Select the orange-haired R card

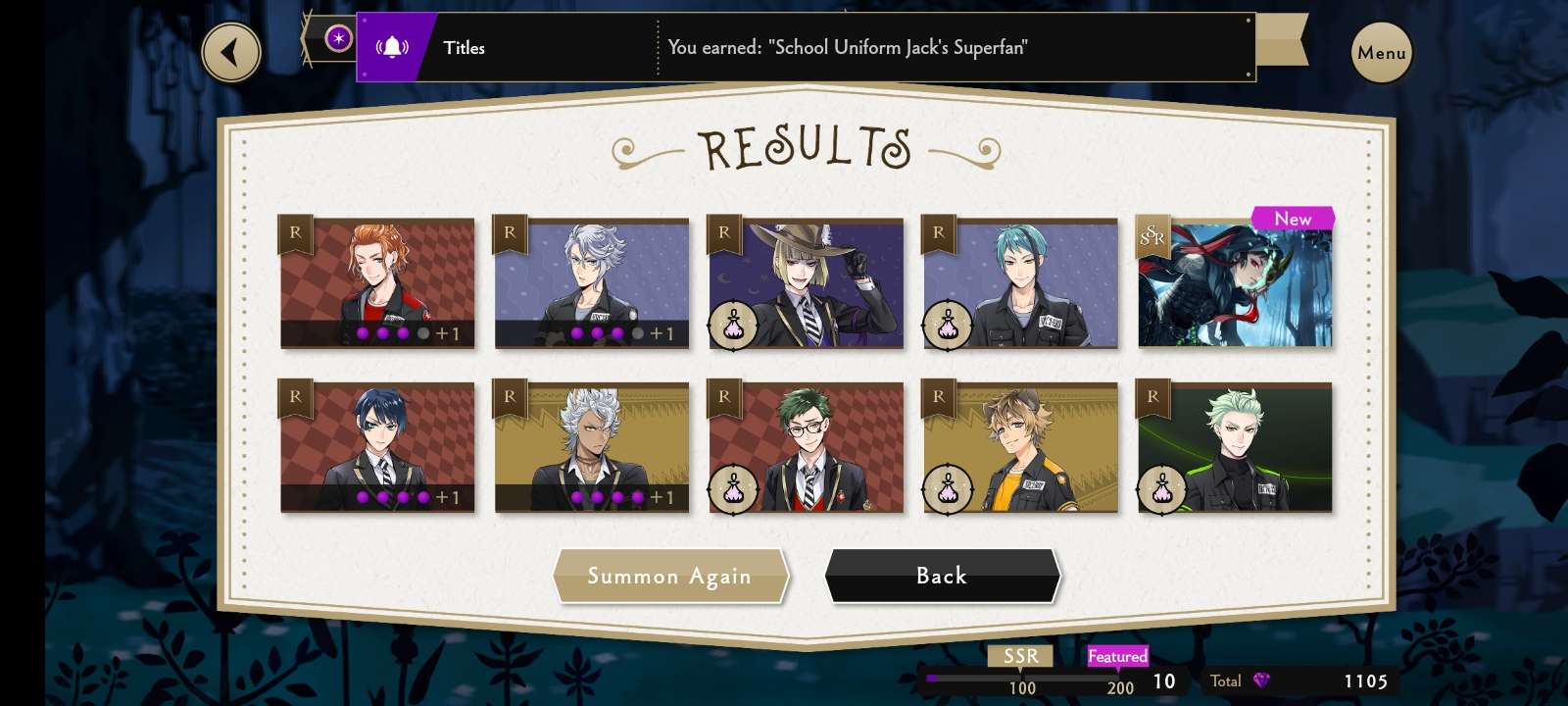click(x=377, y=283)
